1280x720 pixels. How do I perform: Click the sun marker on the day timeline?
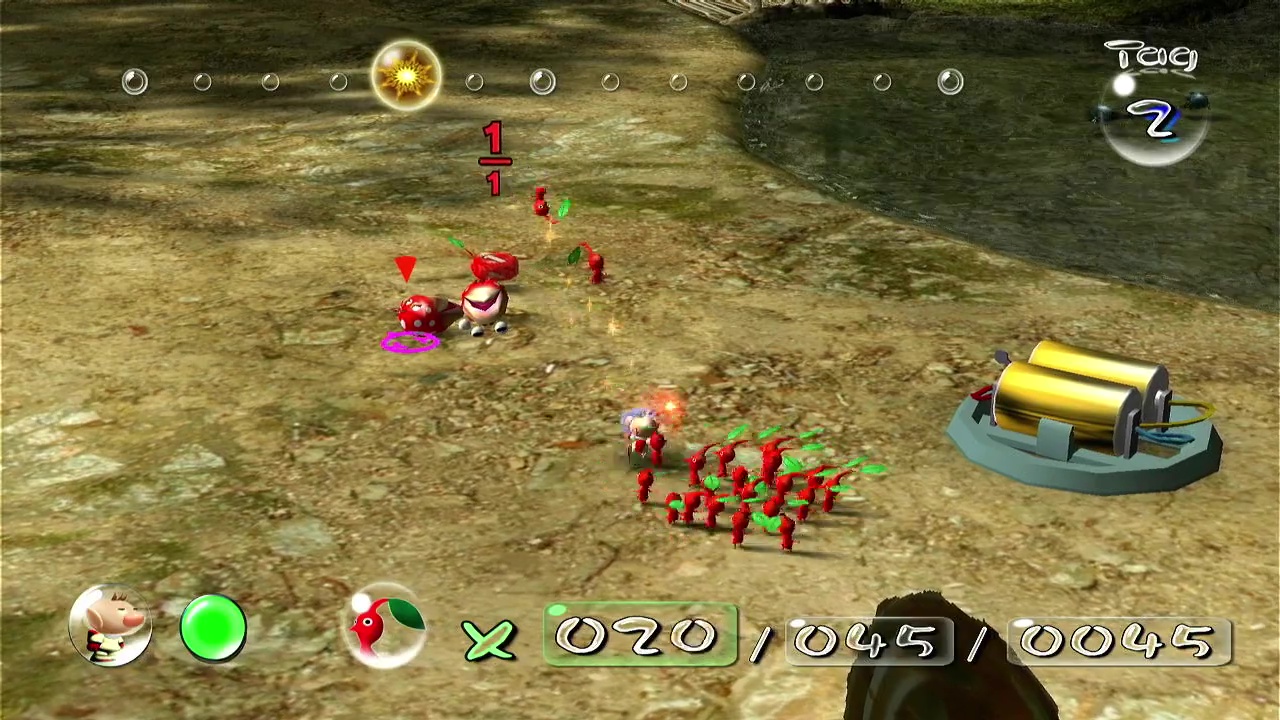(x=406, y=76)
